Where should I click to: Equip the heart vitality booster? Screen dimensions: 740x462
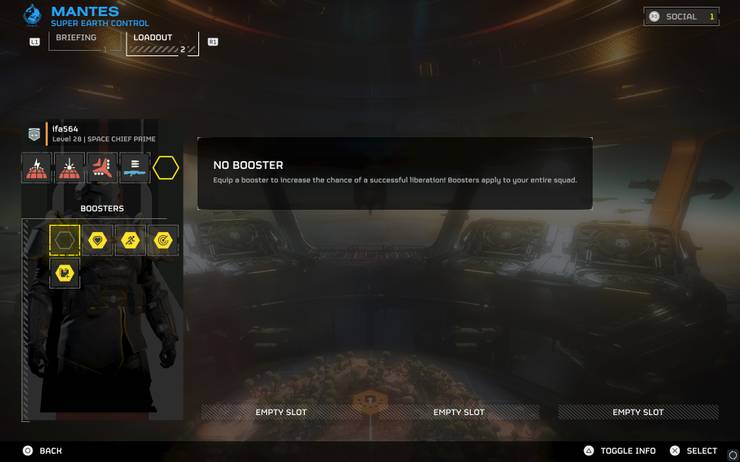click(x=98, y=239)
